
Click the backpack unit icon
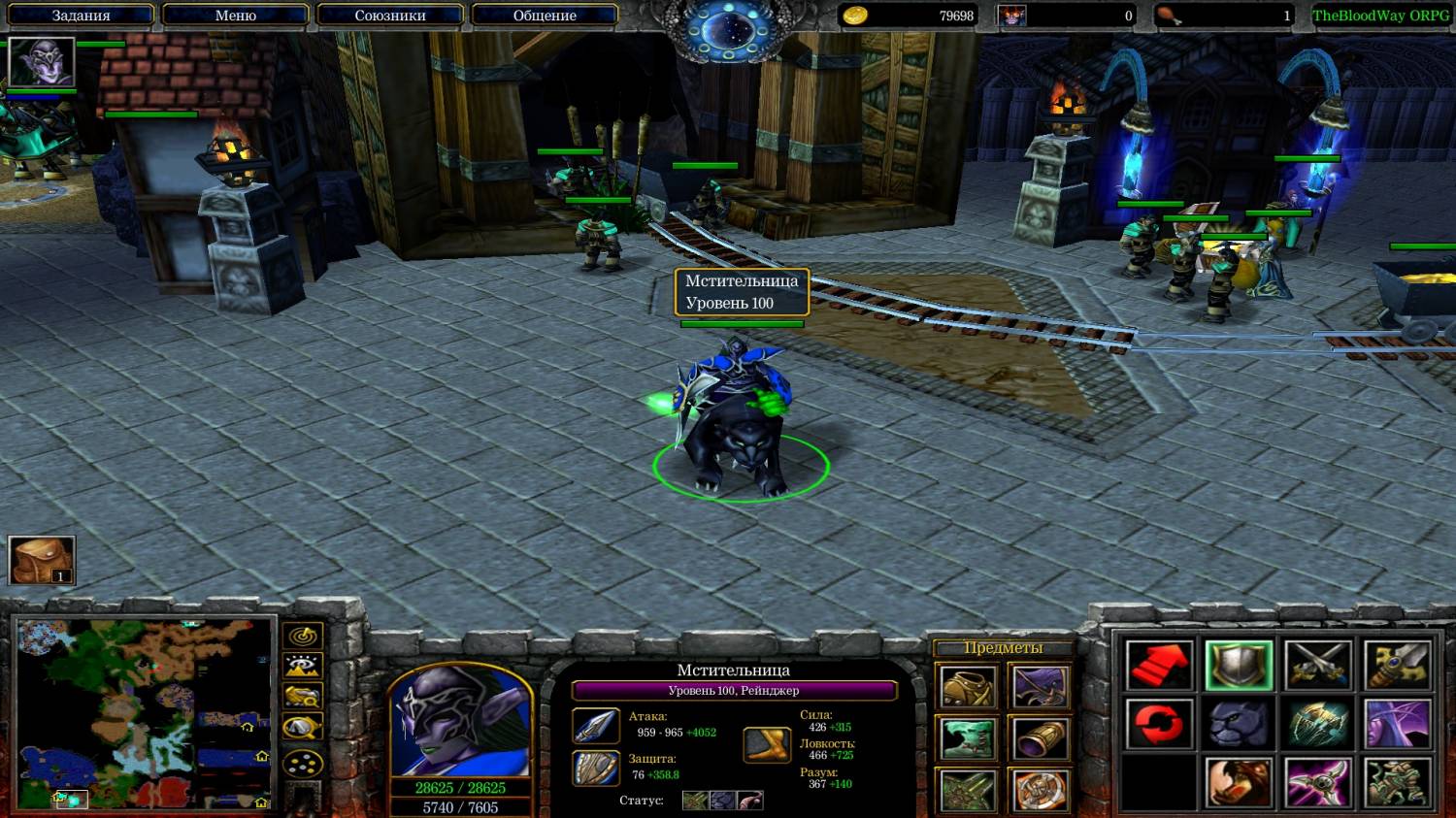tap(42, 560)
